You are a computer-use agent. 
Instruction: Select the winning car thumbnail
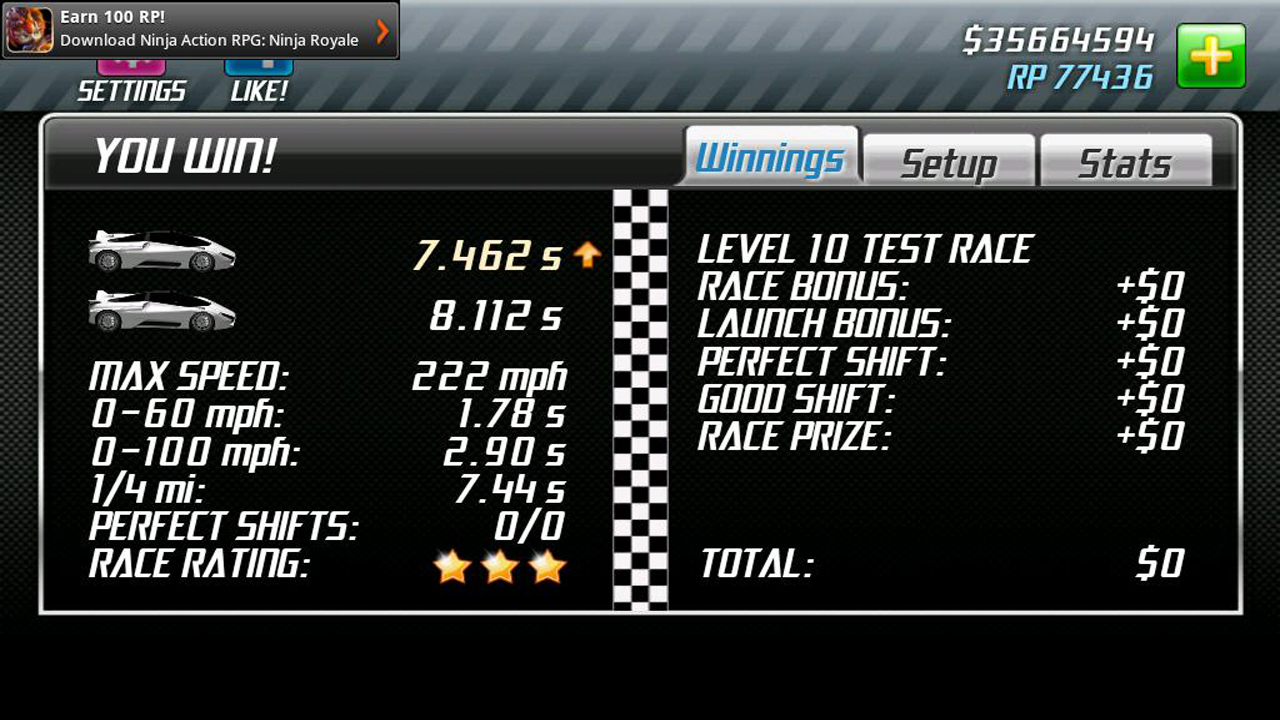[162, 252]
